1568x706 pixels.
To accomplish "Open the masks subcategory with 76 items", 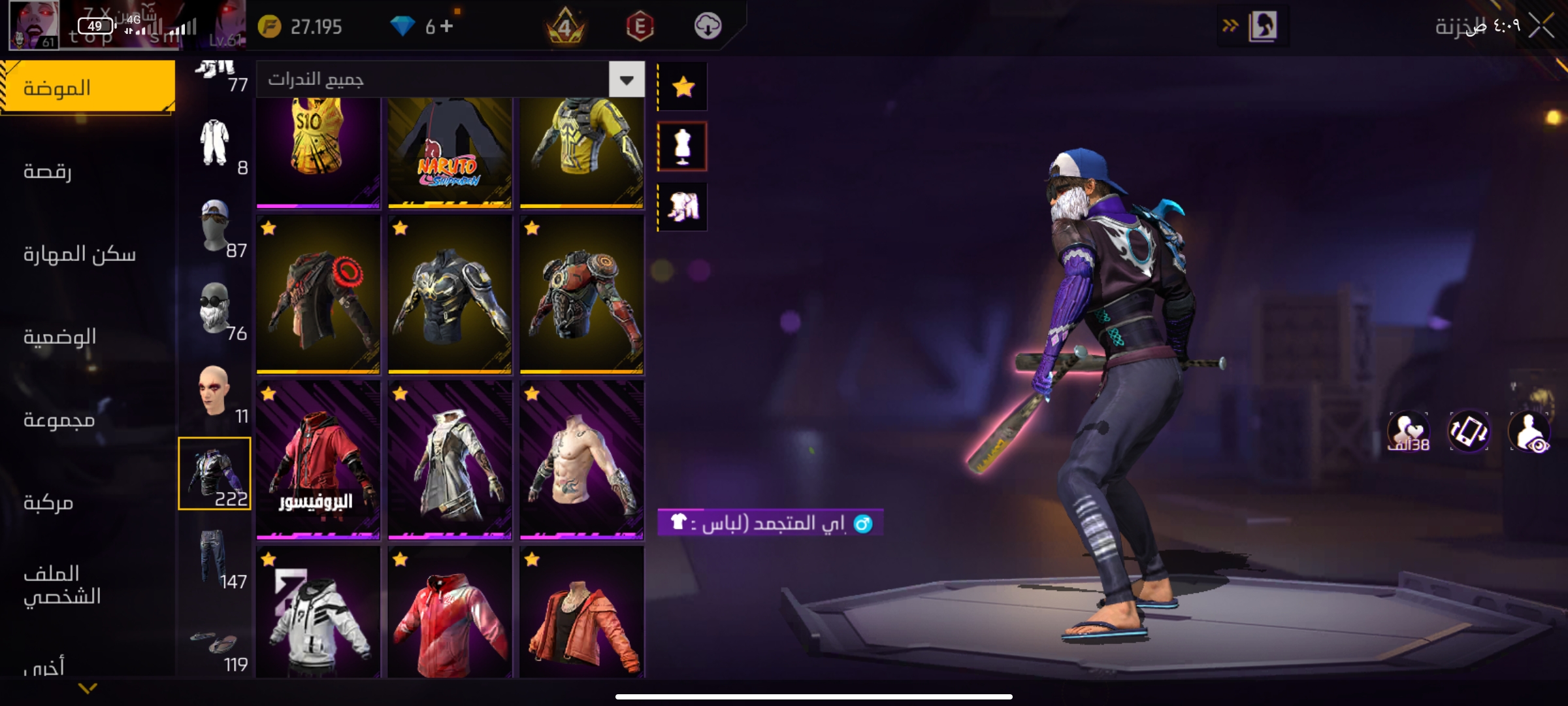I will [214, 309].
